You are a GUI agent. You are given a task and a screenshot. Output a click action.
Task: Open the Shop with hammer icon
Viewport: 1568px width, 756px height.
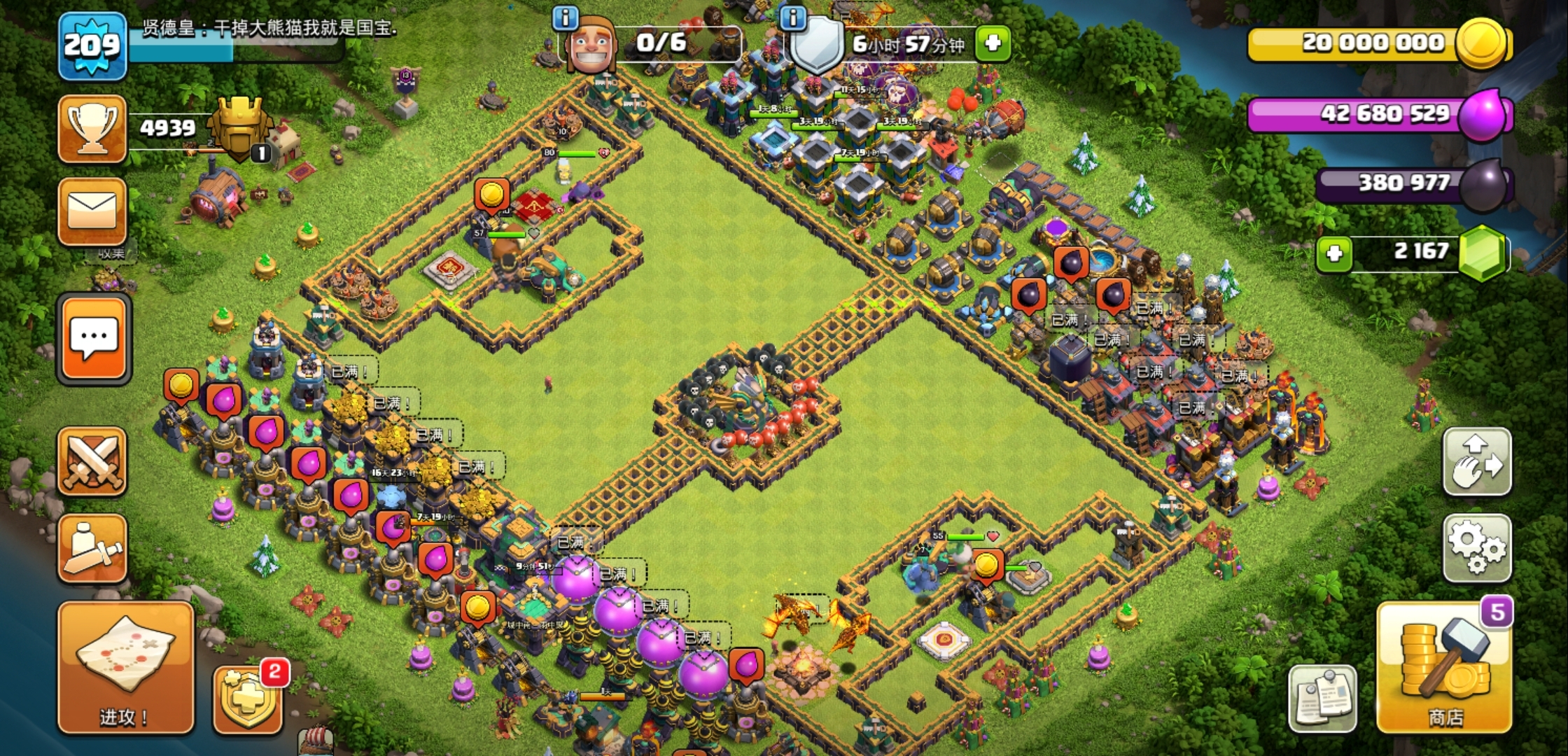1443,668
